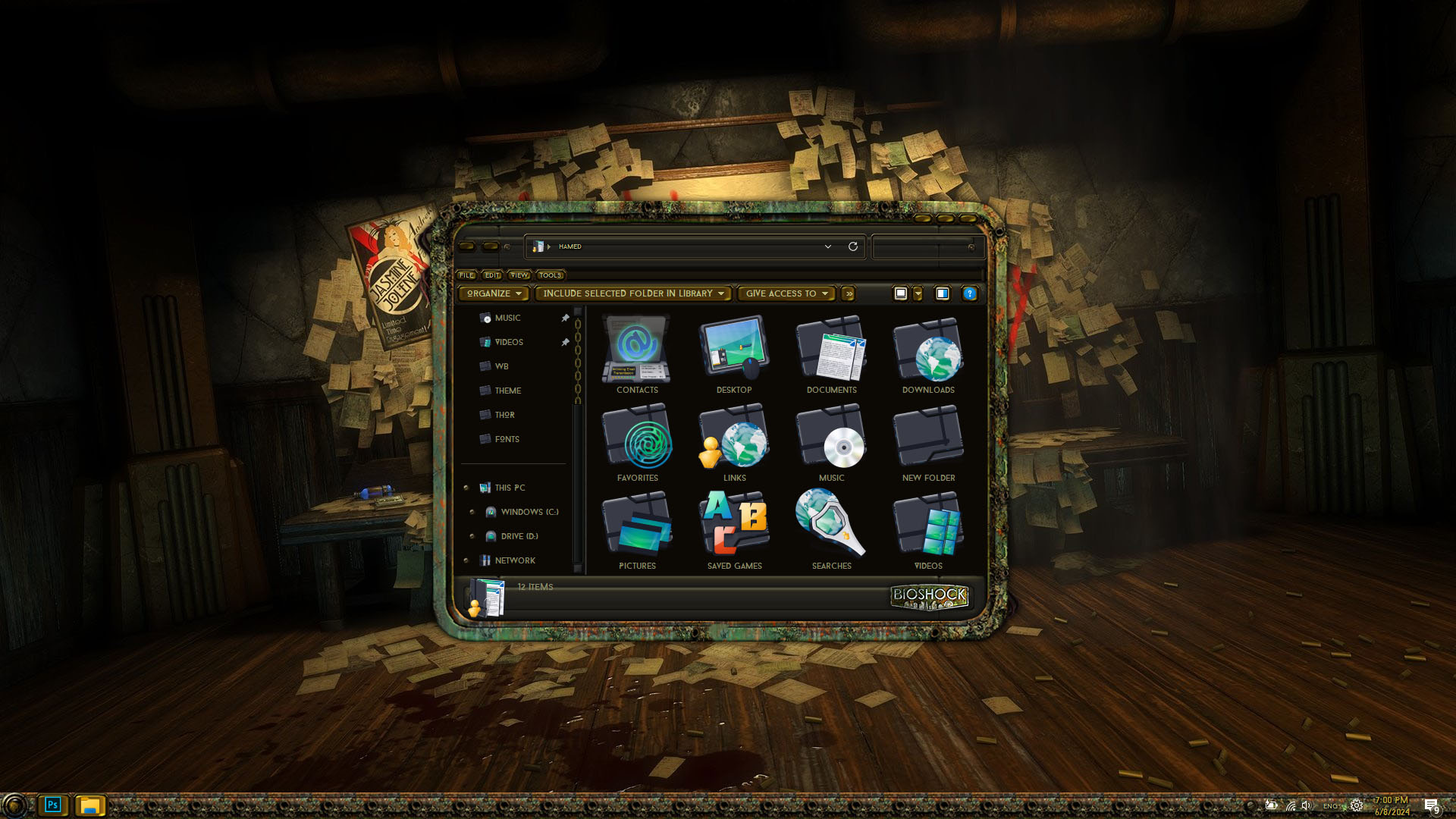Open Photoshop from the taskbar
The image size is (1456, 819).
pos(52,805)
